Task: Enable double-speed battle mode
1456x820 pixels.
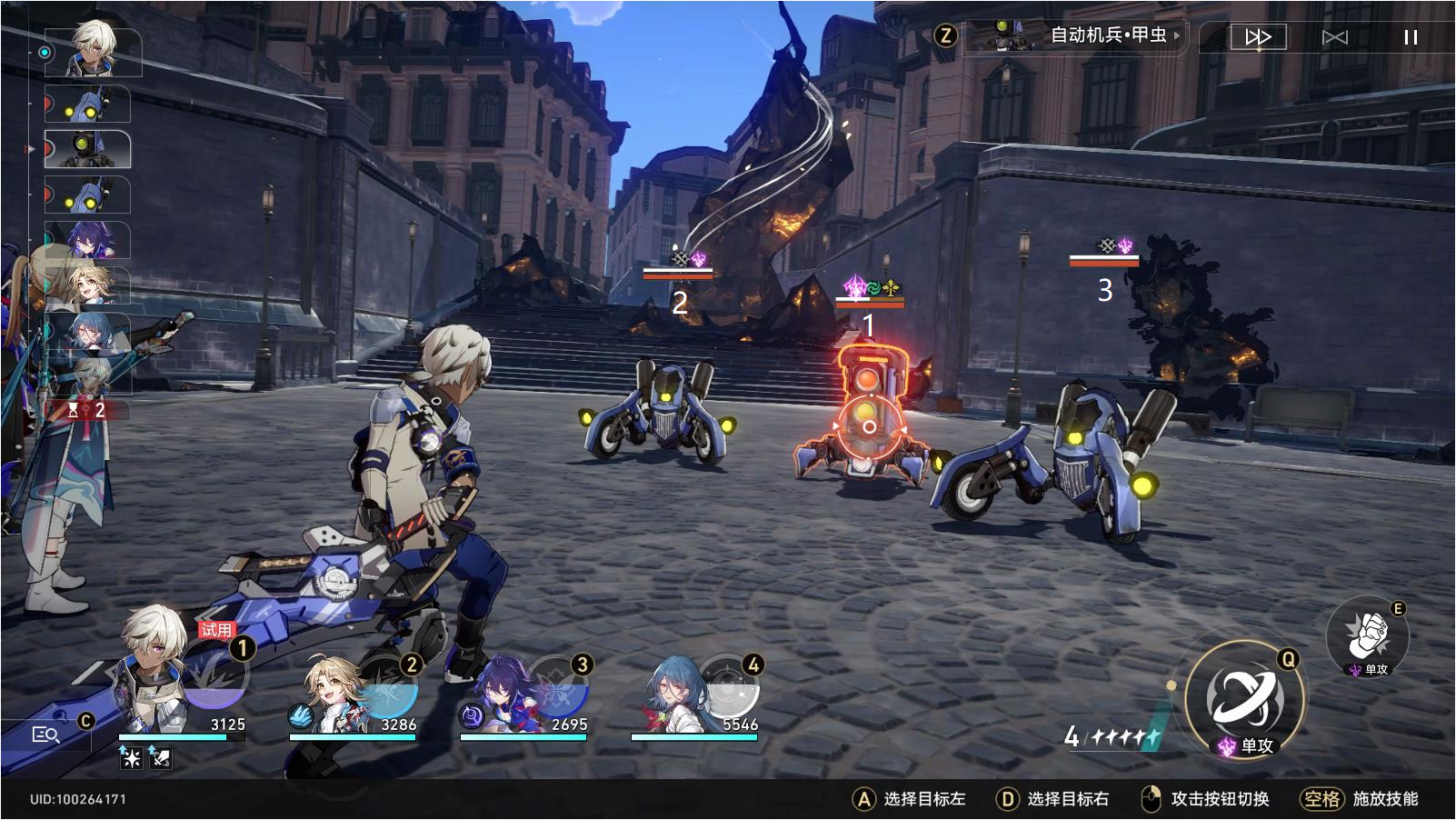Action: [x=1259, y=35]
